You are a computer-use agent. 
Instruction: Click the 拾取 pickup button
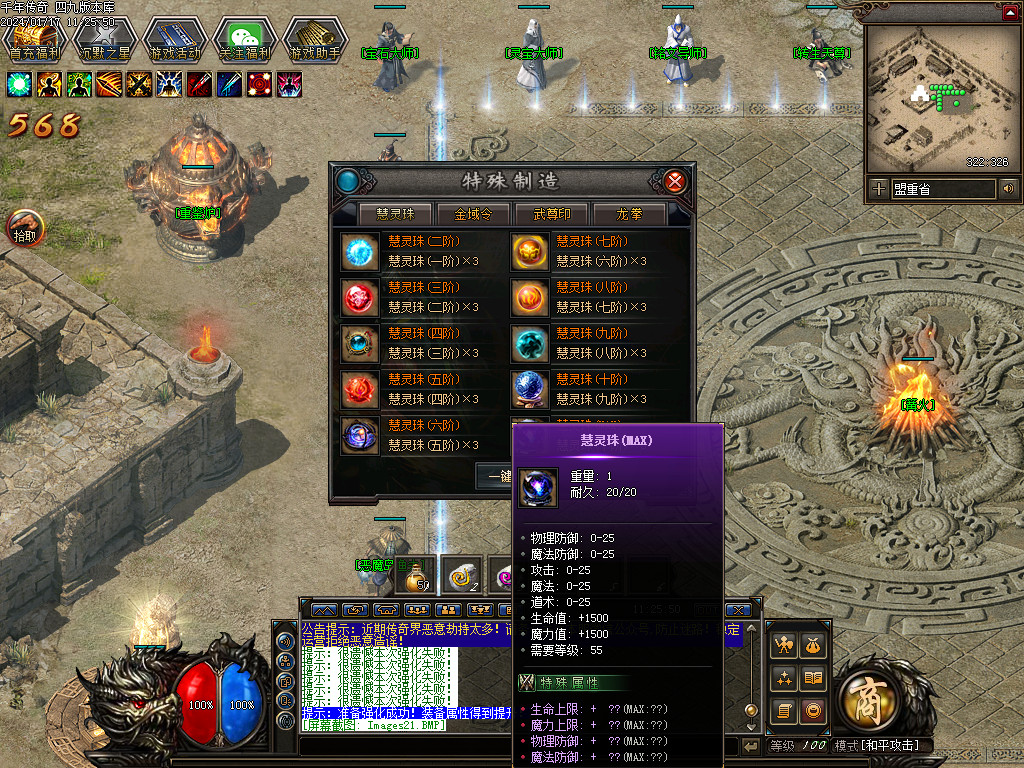[25, 229]
